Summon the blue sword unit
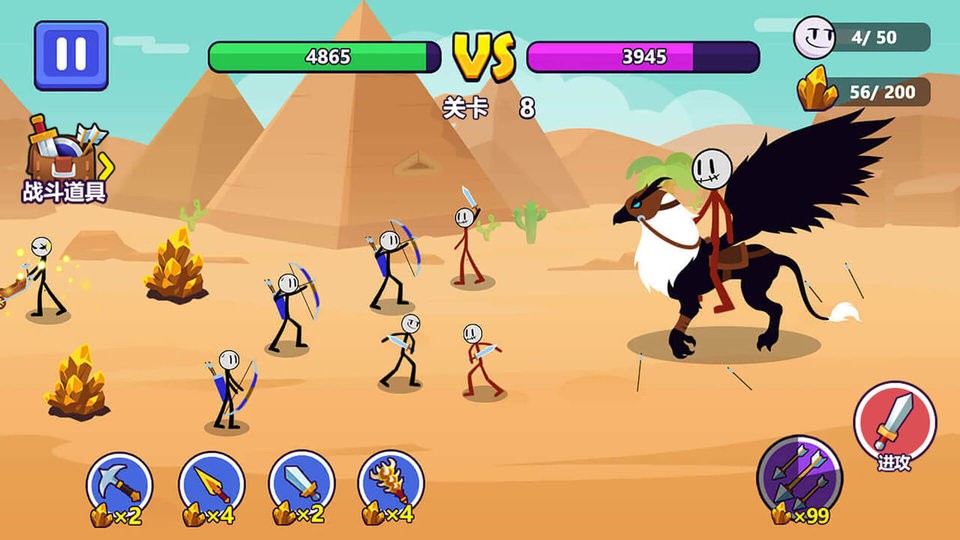The height and width of the screenshot is (540, 960). 301,484
